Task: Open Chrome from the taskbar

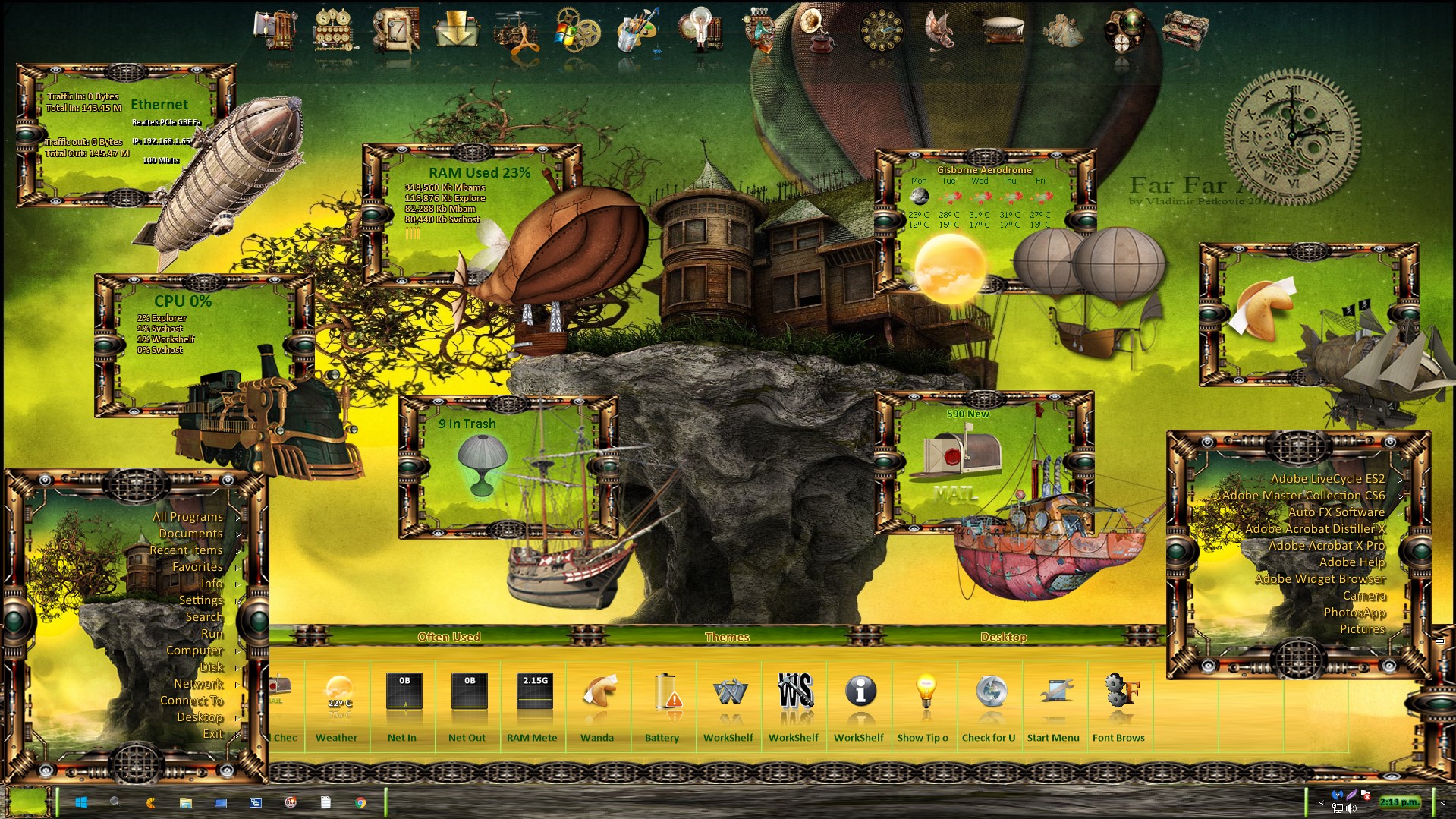Action: click(360, 802)
